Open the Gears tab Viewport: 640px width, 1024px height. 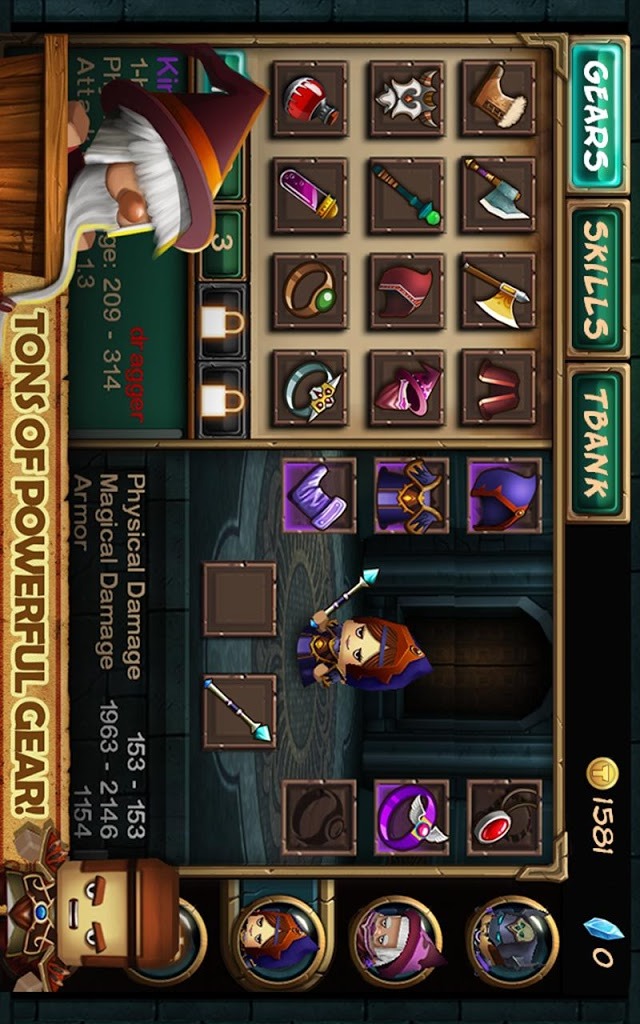click(597, 114)
